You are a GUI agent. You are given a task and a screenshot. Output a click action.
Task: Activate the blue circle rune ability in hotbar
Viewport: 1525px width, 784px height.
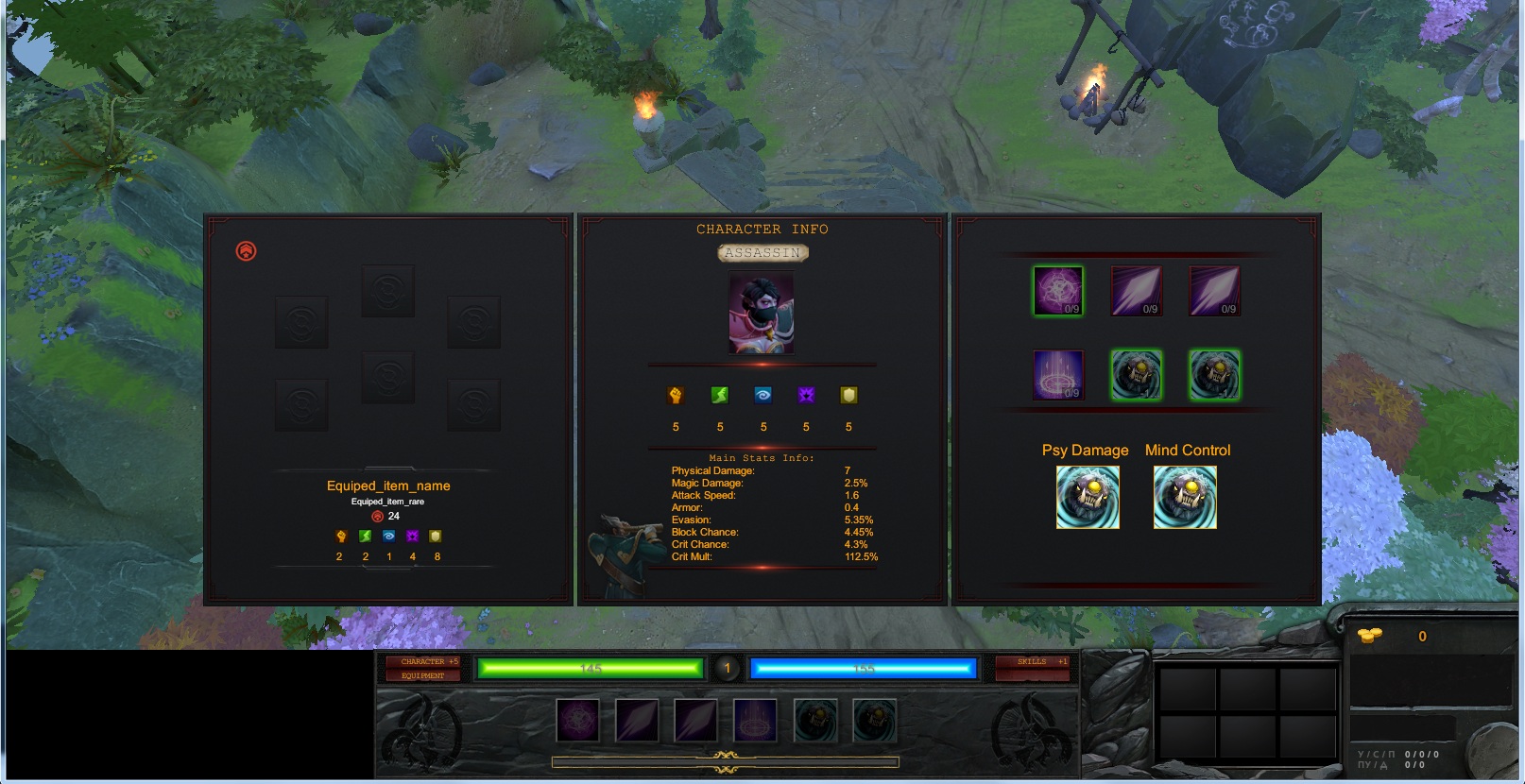755,722
